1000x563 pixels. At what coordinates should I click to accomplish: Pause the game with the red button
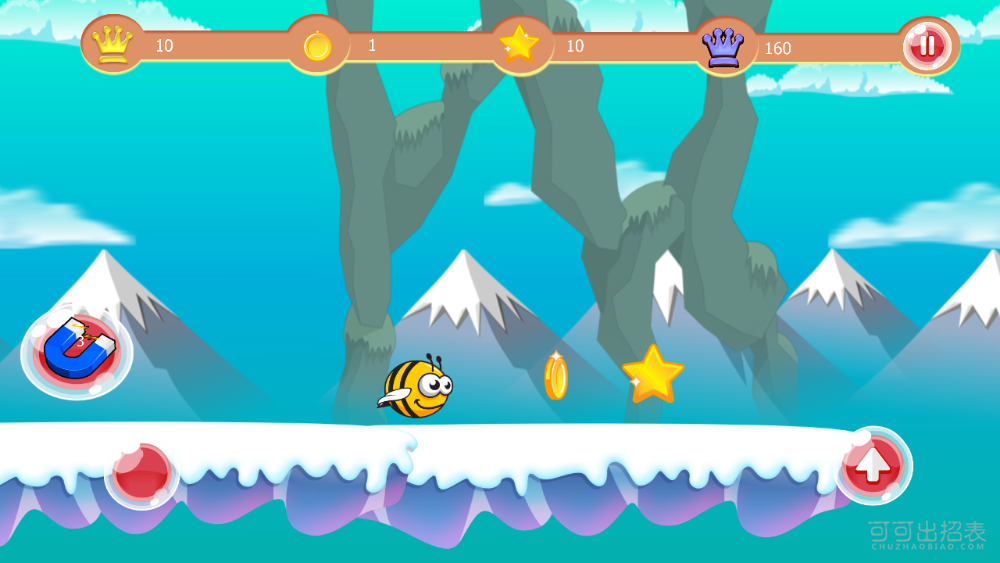(x=927, y=45)
